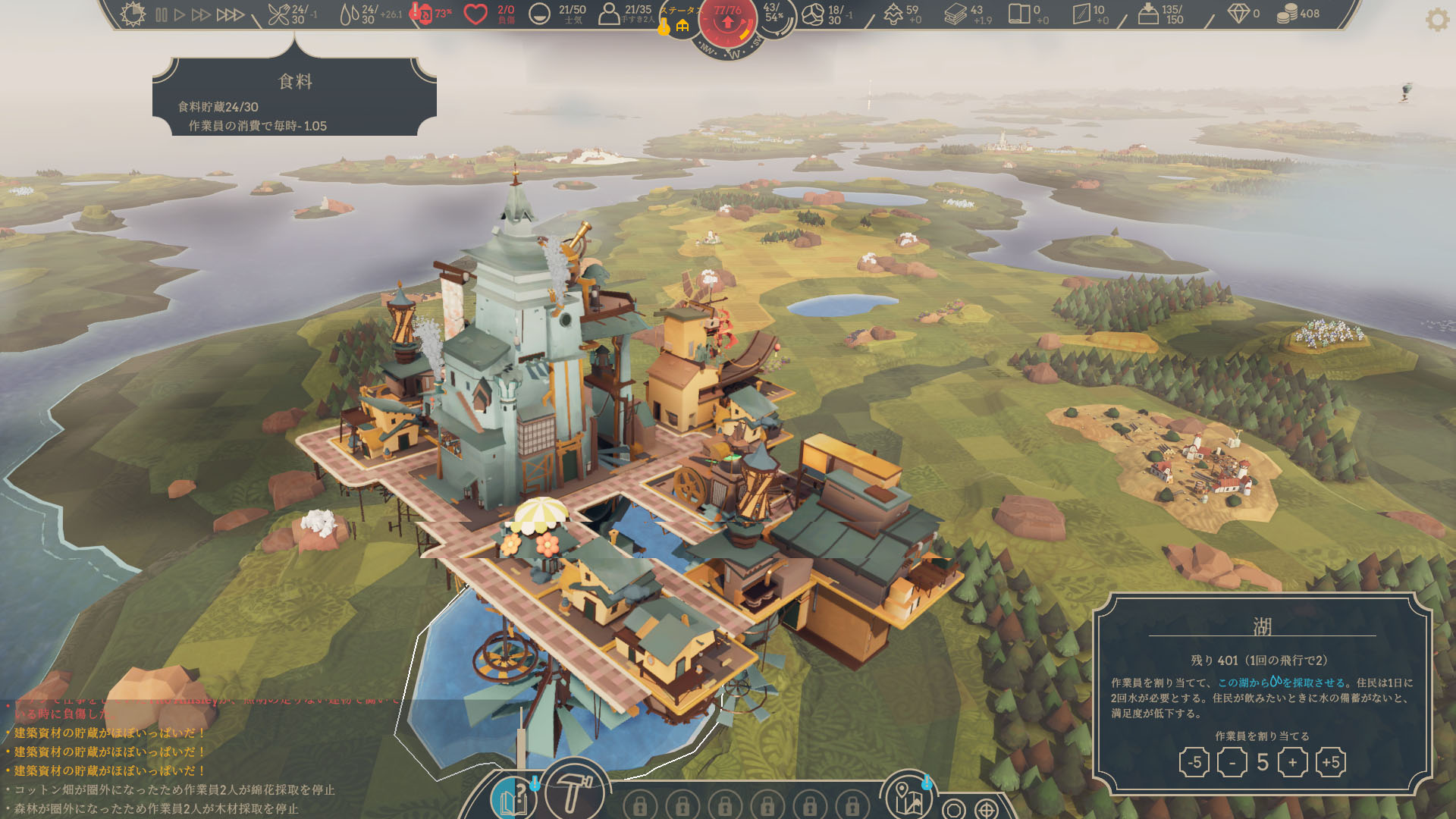Click the crosshair center-view button
Image resolution: width=1456 pixels, height=819 pixels.
986,810
